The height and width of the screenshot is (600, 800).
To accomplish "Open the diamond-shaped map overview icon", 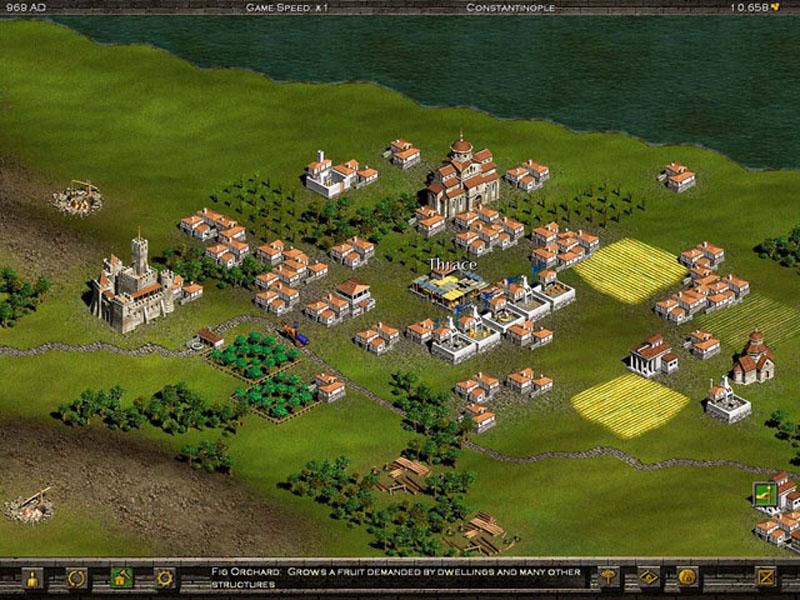I will tap(648, 577).
